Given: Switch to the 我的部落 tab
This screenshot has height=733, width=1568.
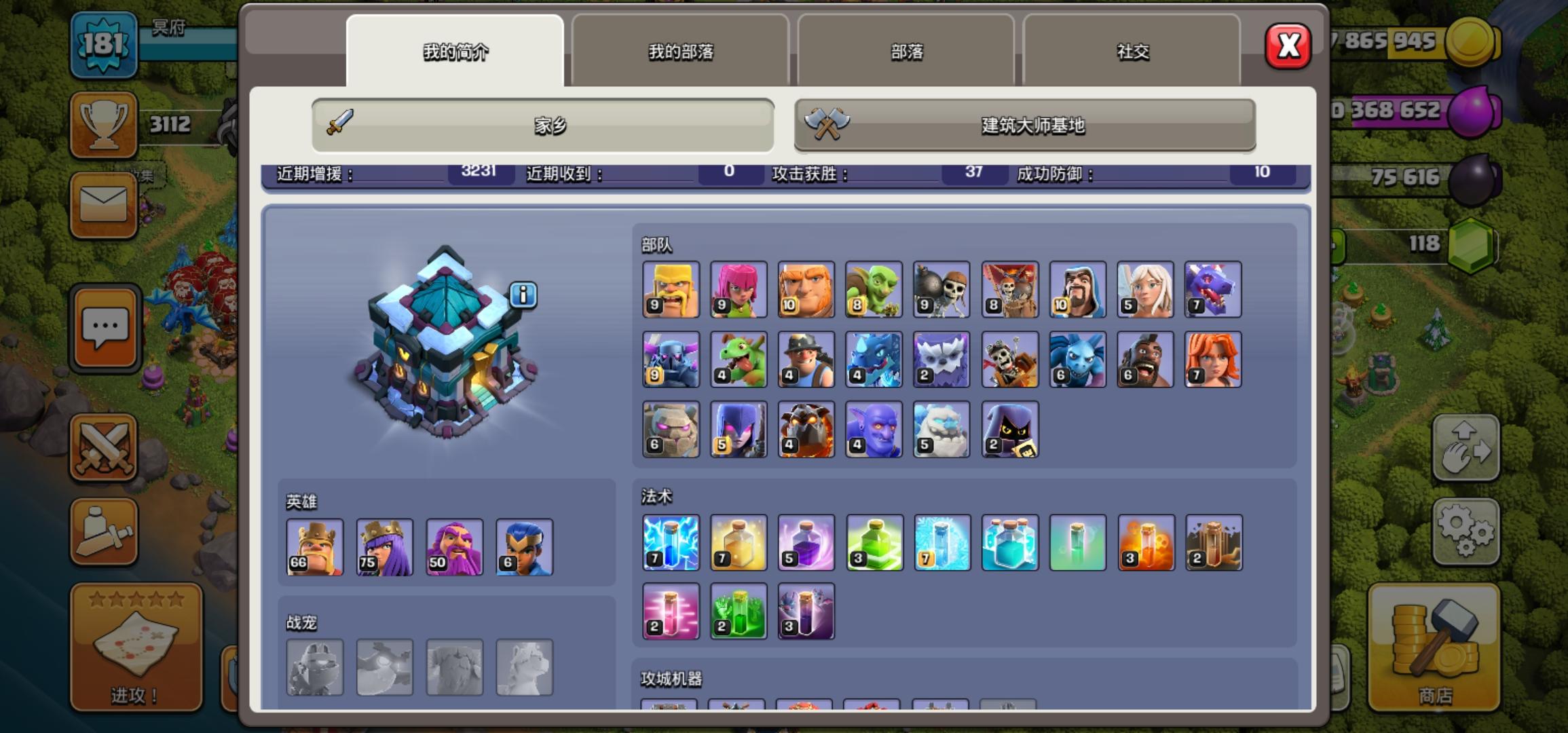Looking at the screenshot, I should tap(681, 51).
